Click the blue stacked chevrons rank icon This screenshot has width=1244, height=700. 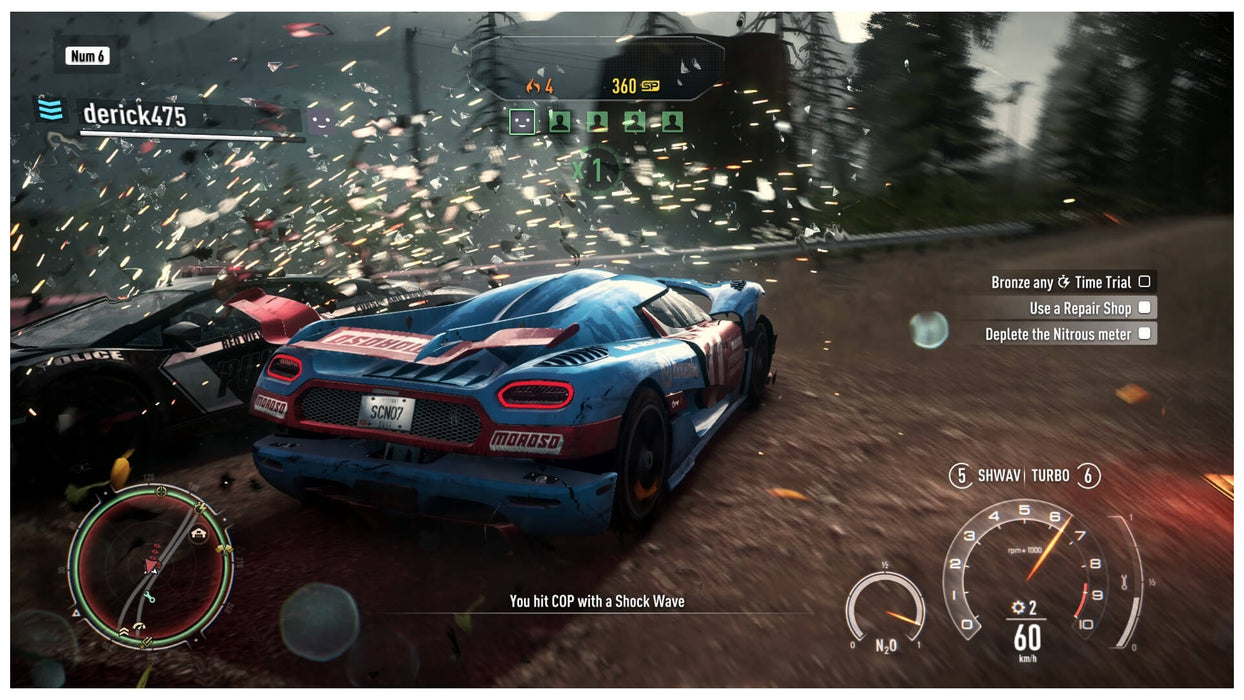50,109
